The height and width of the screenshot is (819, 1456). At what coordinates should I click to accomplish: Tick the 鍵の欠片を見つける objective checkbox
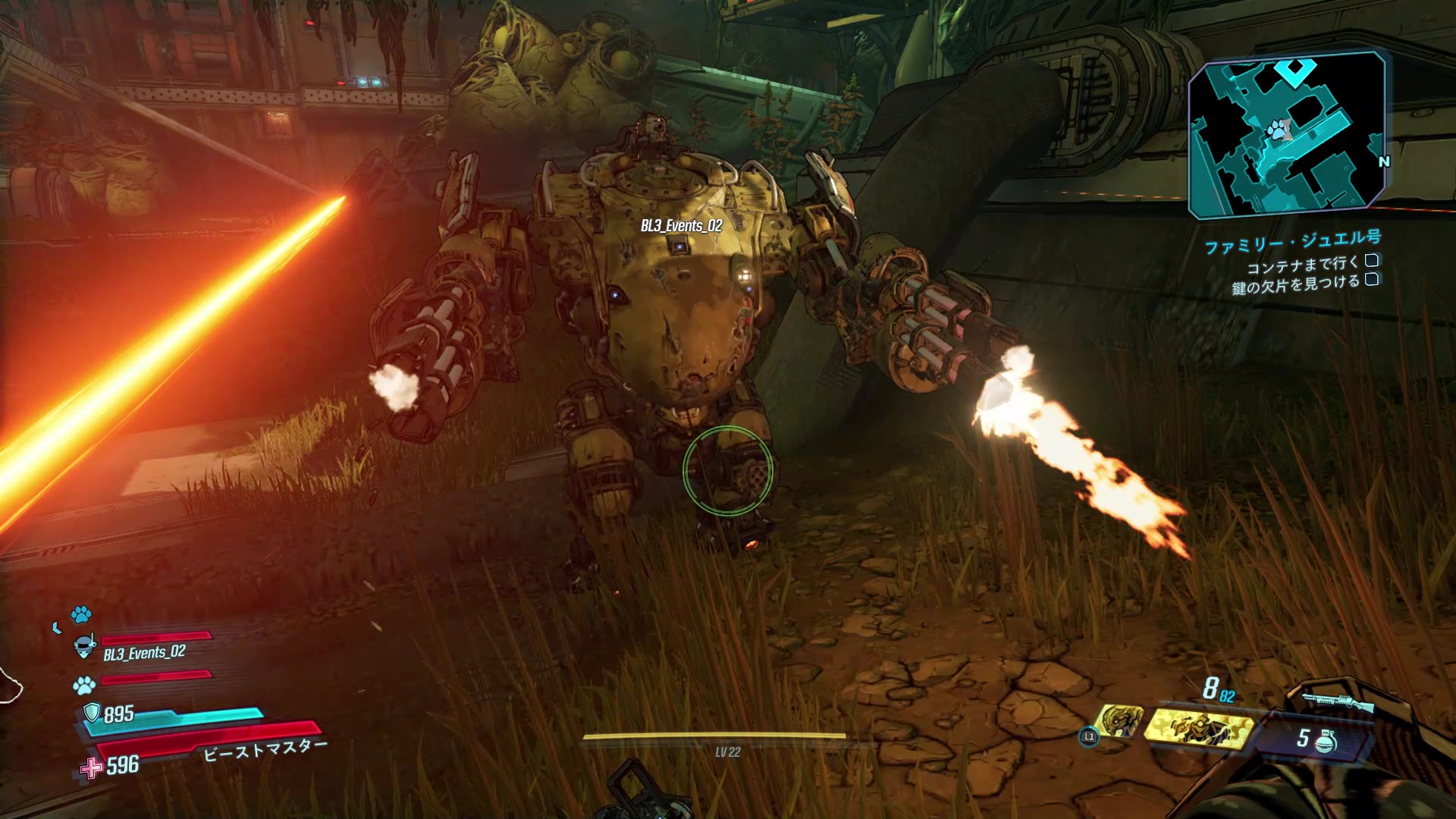(x=1371, y=280)
